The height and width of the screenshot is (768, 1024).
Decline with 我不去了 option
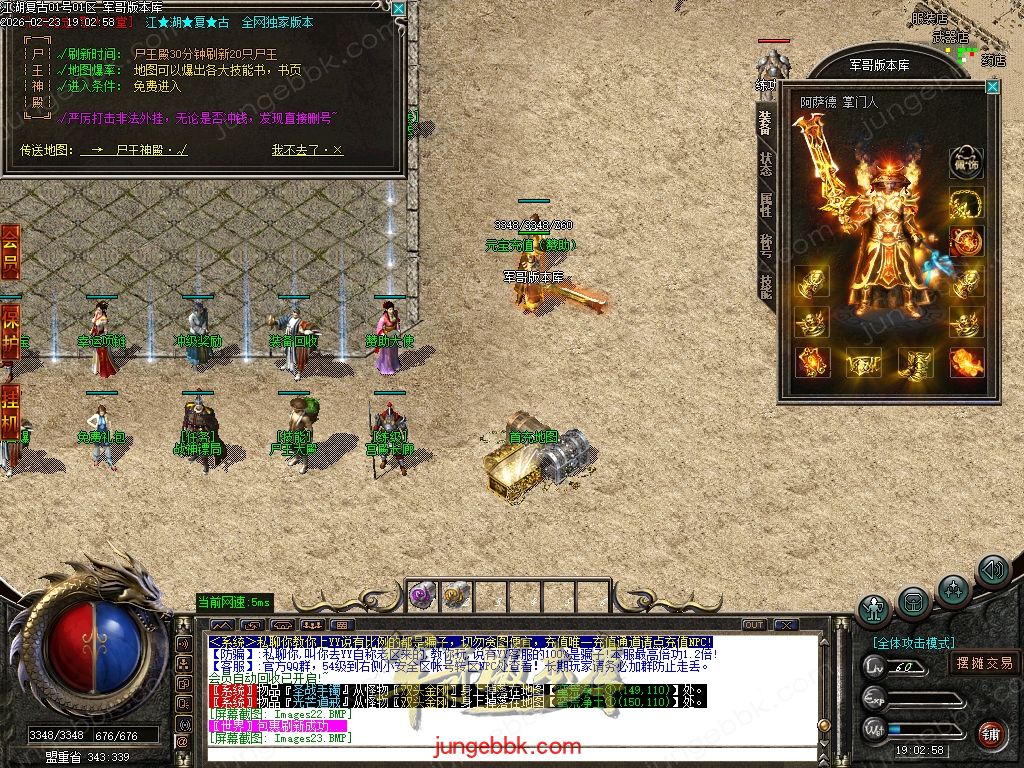tap(306, 150)
